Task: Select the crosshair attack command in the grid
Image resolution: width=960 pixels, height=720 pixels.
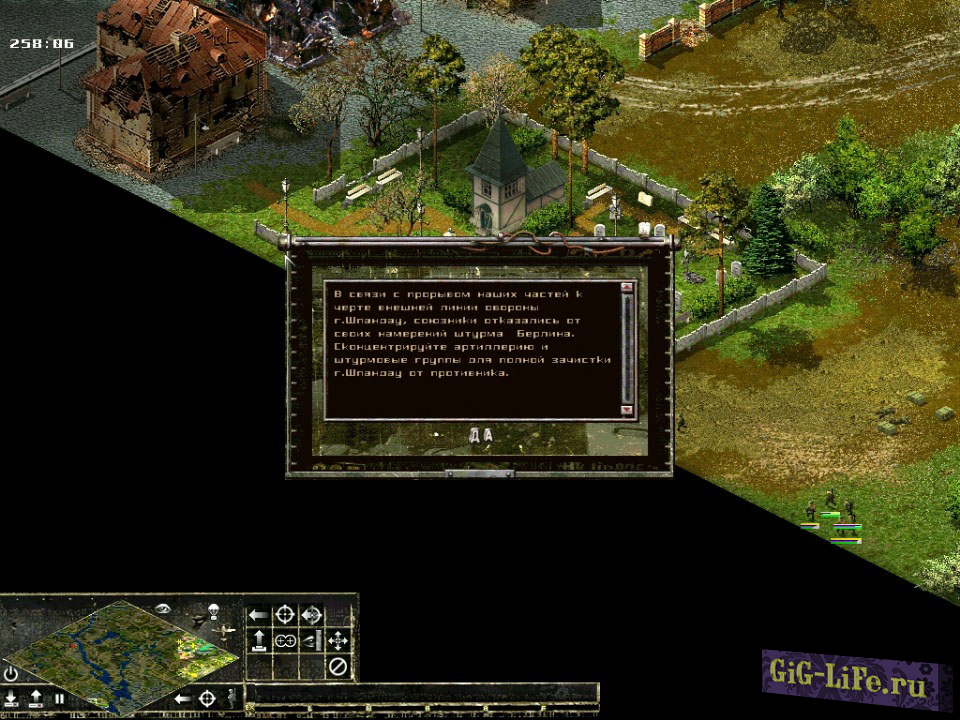Action: tap(285, 614)
